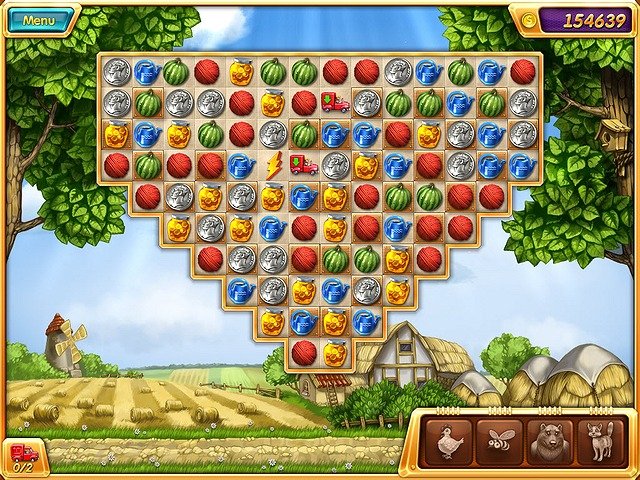Pick the red yarn tile on the board's bottom row
This screenshot has height=480, width=640.
click(304, 352)
